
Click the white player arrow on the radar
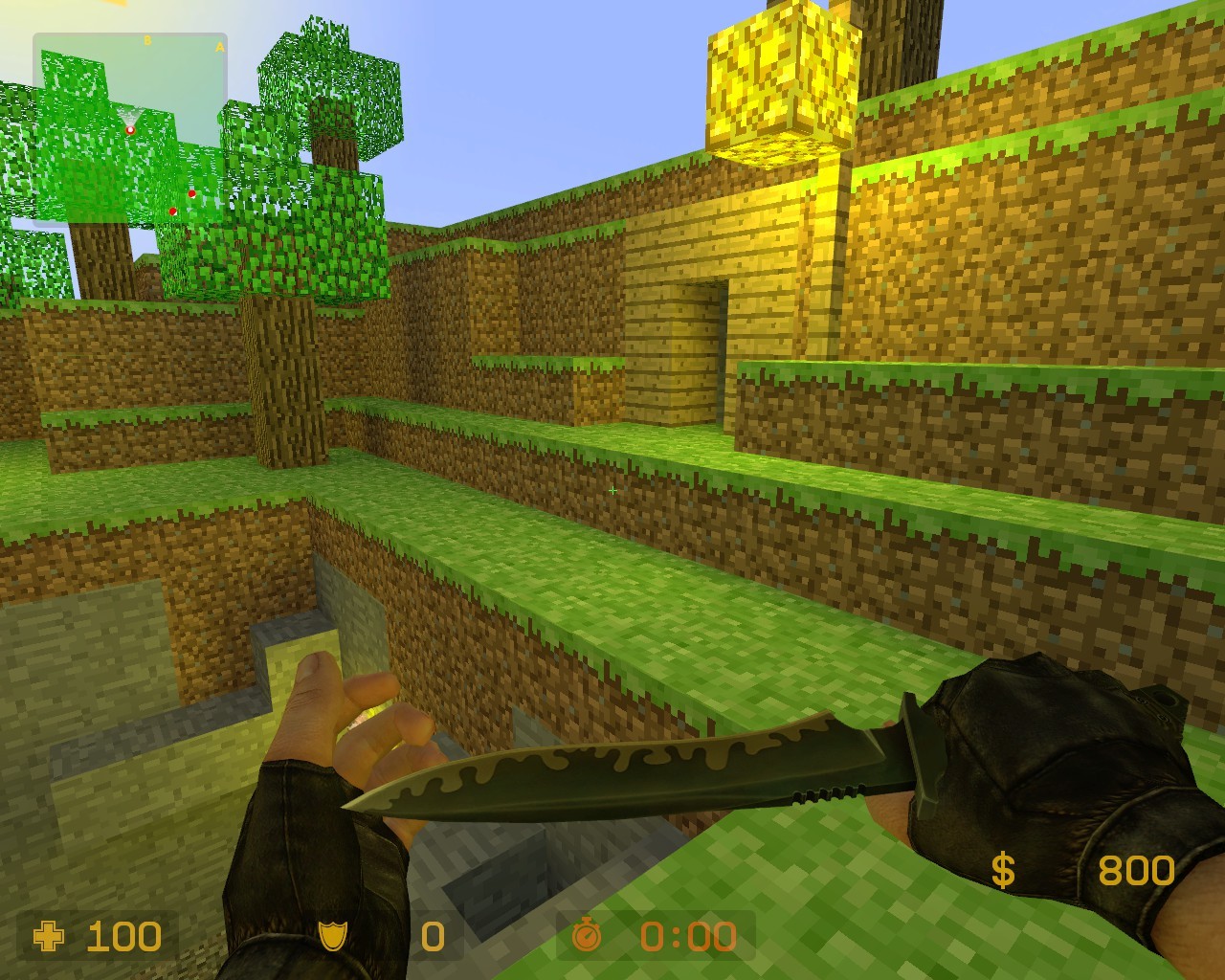click(x=130, y=130)
